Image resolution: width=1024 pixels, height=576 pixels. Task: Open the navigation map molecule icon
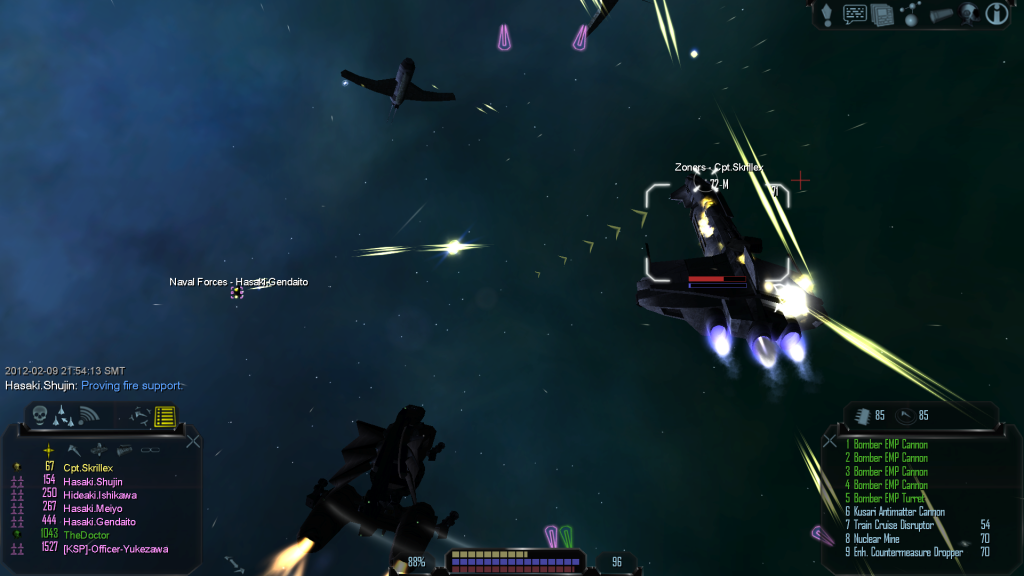911,14
